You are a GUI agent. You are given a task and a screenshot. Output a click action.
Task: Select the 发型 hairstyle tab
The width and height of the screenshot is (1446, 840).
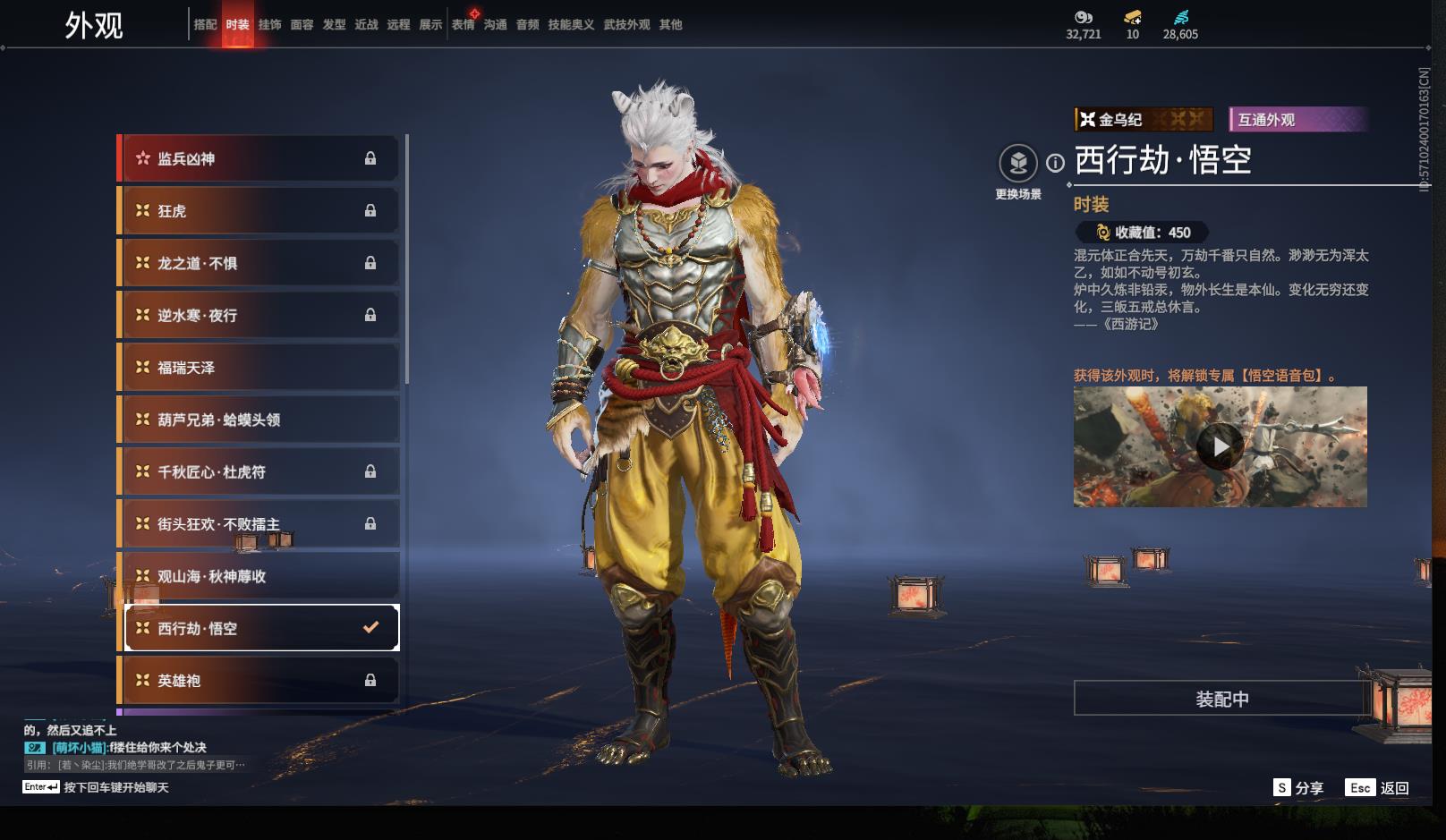(x=334, y=25)
